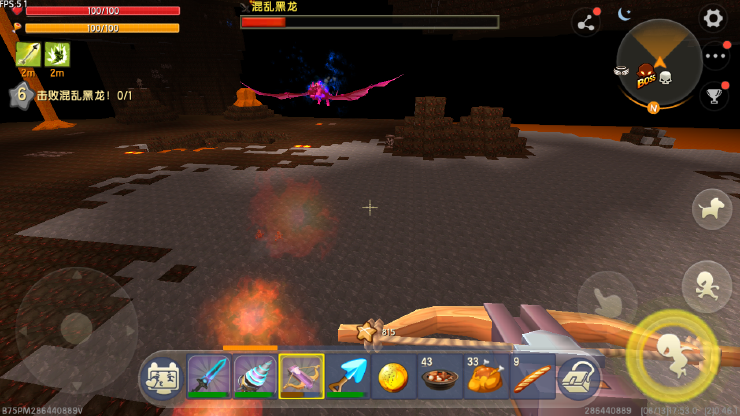740x416 pixels.
Task: Open the share button
Action: (x=585, y=22)
